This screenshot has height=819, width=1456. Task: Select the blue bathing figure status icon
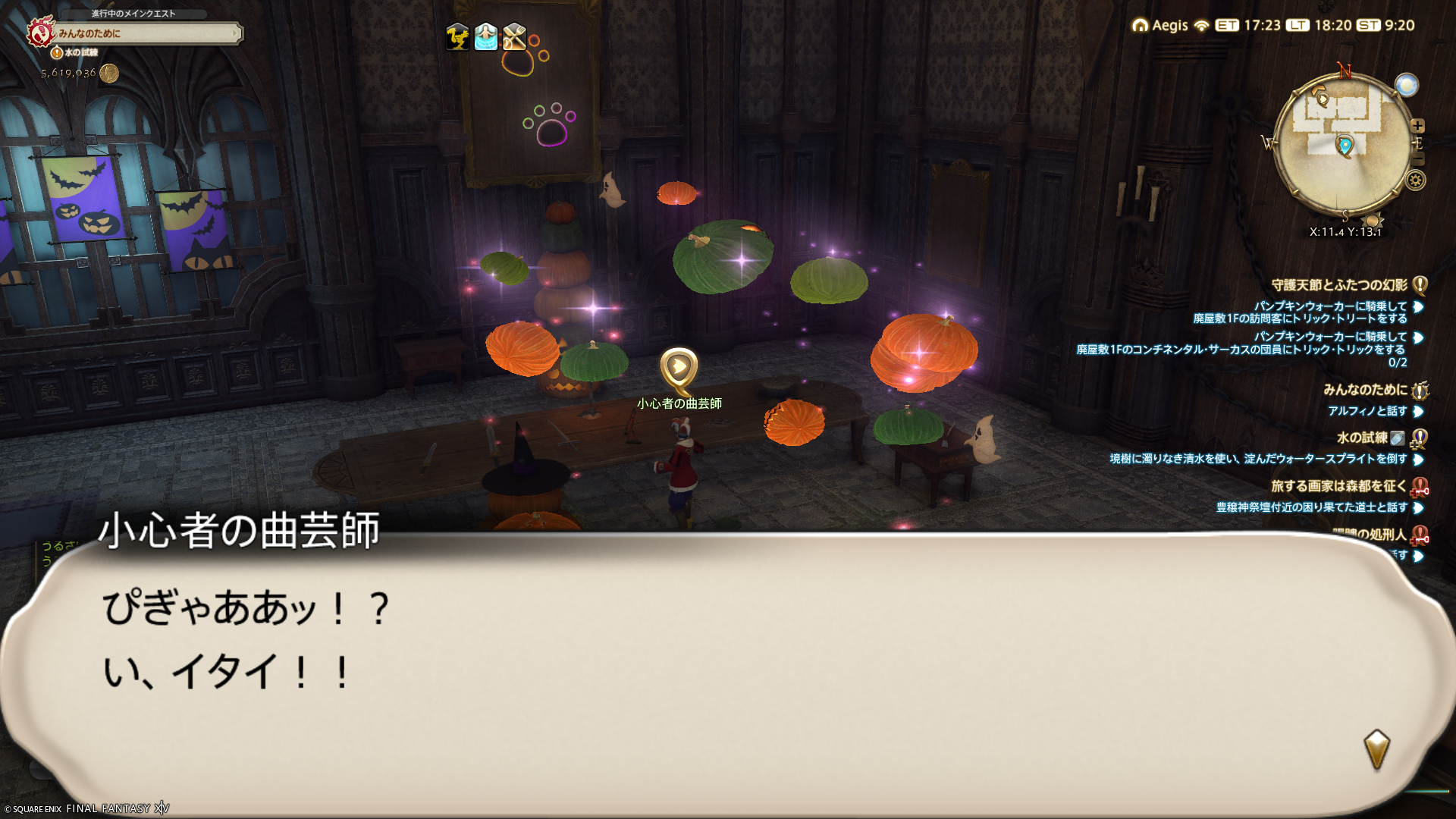pyautogui.click(x=486, y=36)
